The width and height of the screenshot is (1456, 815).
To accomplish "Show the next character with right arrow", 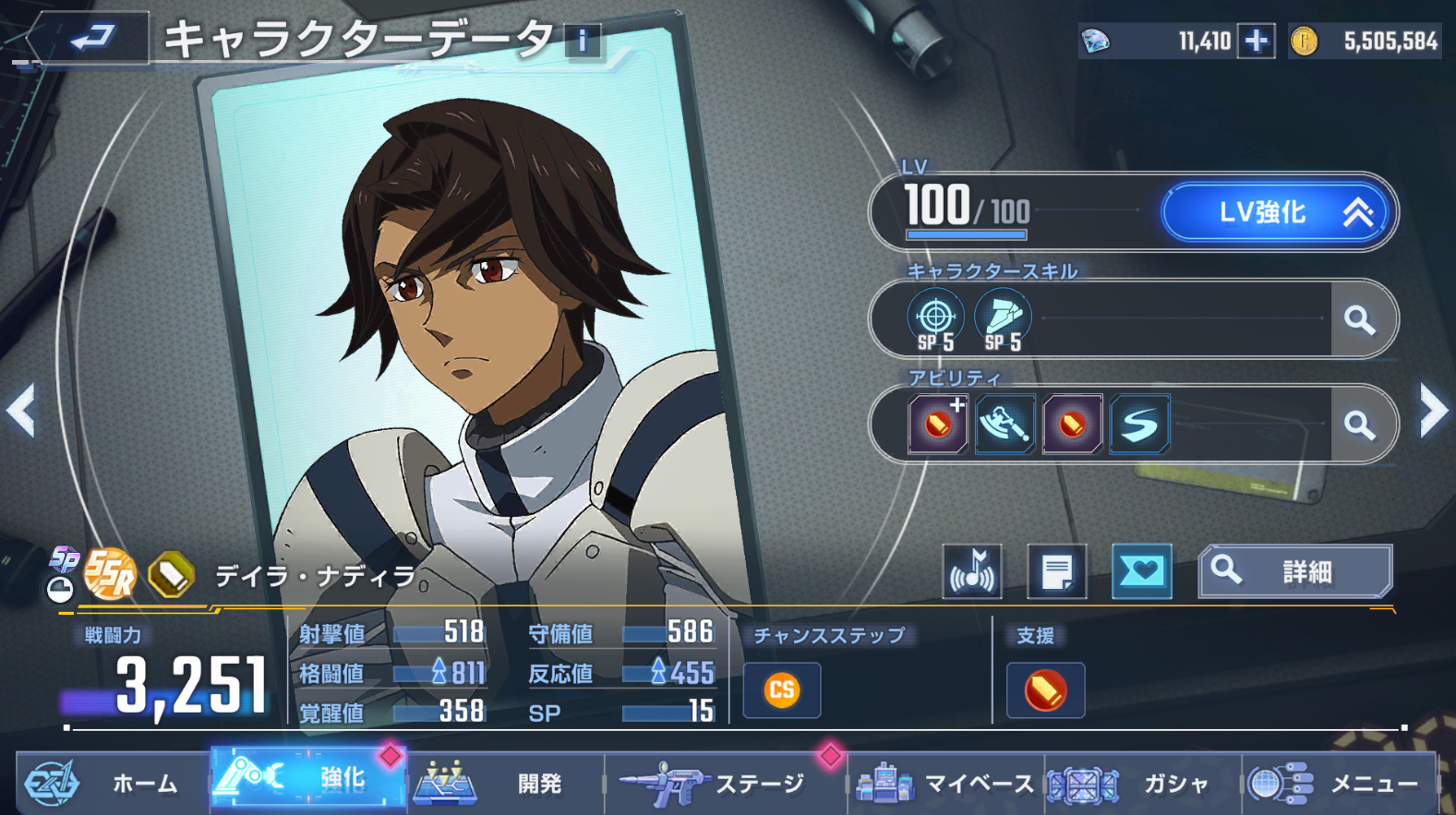I will [x=1433, y=410].
